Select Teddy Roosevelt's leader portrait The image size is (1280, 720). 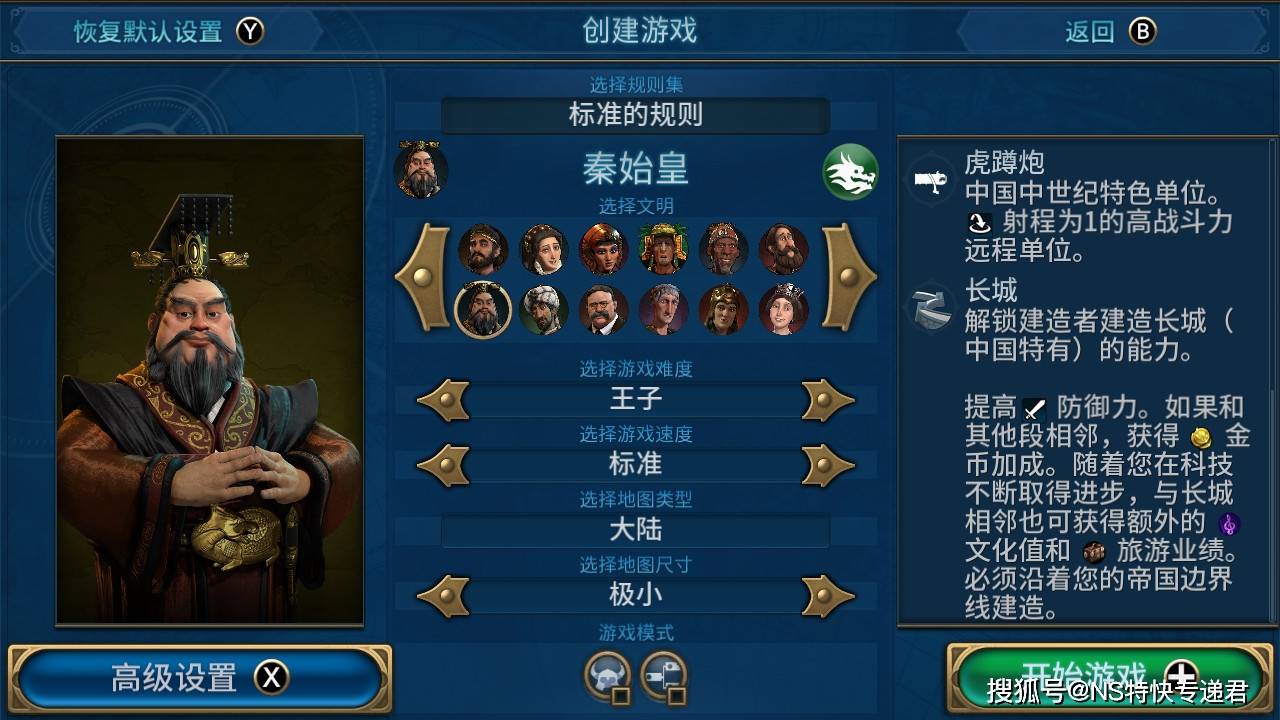coord(602,308)
